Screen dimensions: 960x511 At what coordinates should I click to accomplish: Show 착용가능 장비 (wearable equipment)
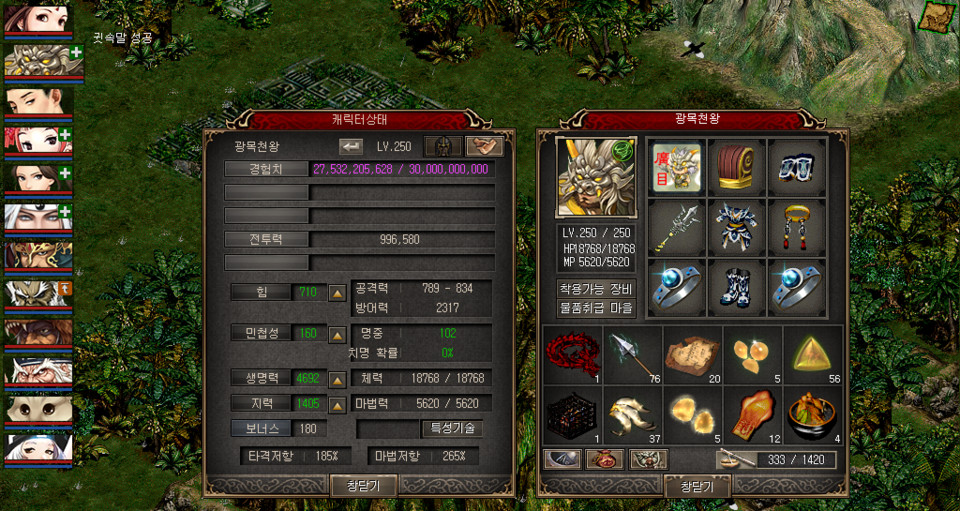pos(596,289)
